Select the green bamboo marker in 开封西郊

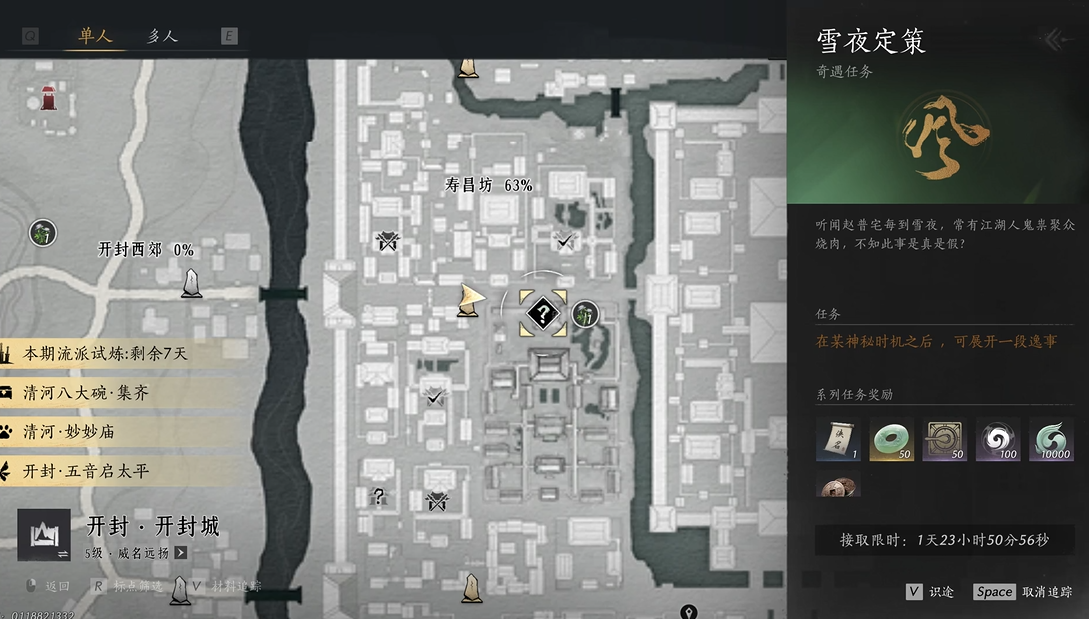coord(42,233)
